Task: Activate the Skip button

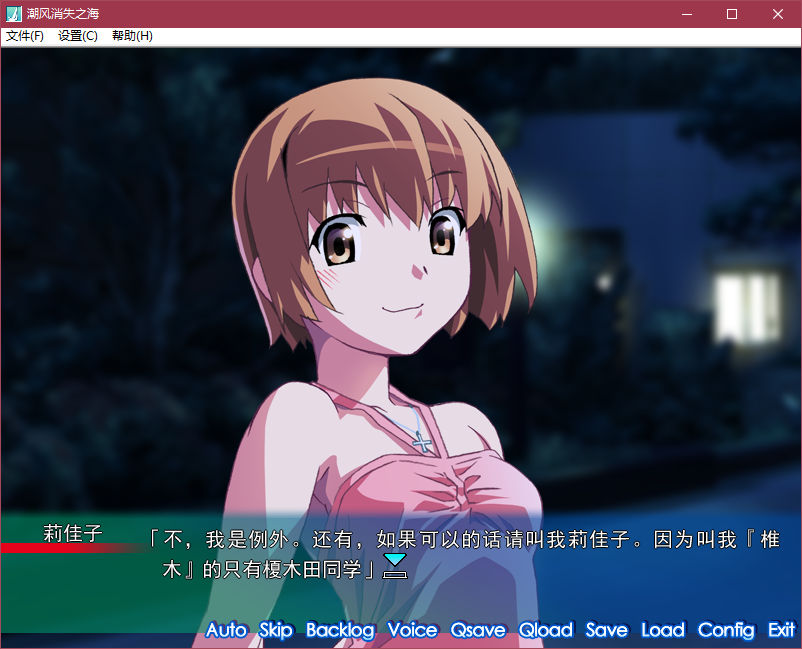Action: pyautogui.click(x=276, y=630)
